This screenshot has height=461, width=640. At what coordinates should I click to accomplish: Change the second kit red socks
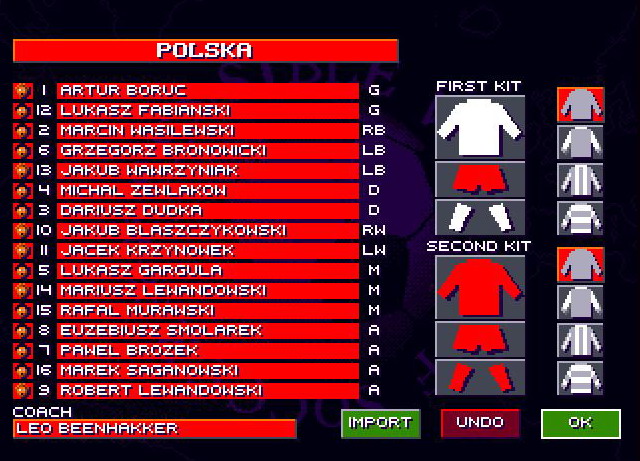(480, 377)
